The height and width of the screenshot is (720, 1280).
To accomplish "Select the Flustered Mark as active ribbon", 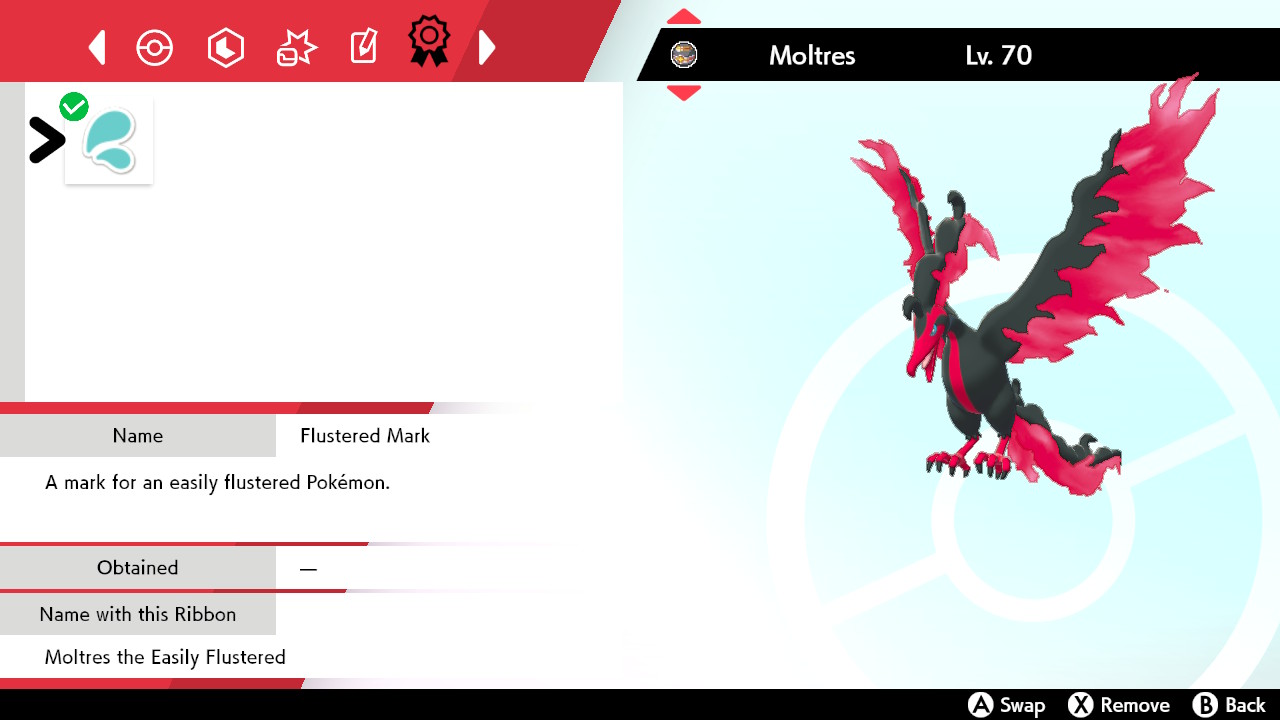I will [x=109, y=139].
